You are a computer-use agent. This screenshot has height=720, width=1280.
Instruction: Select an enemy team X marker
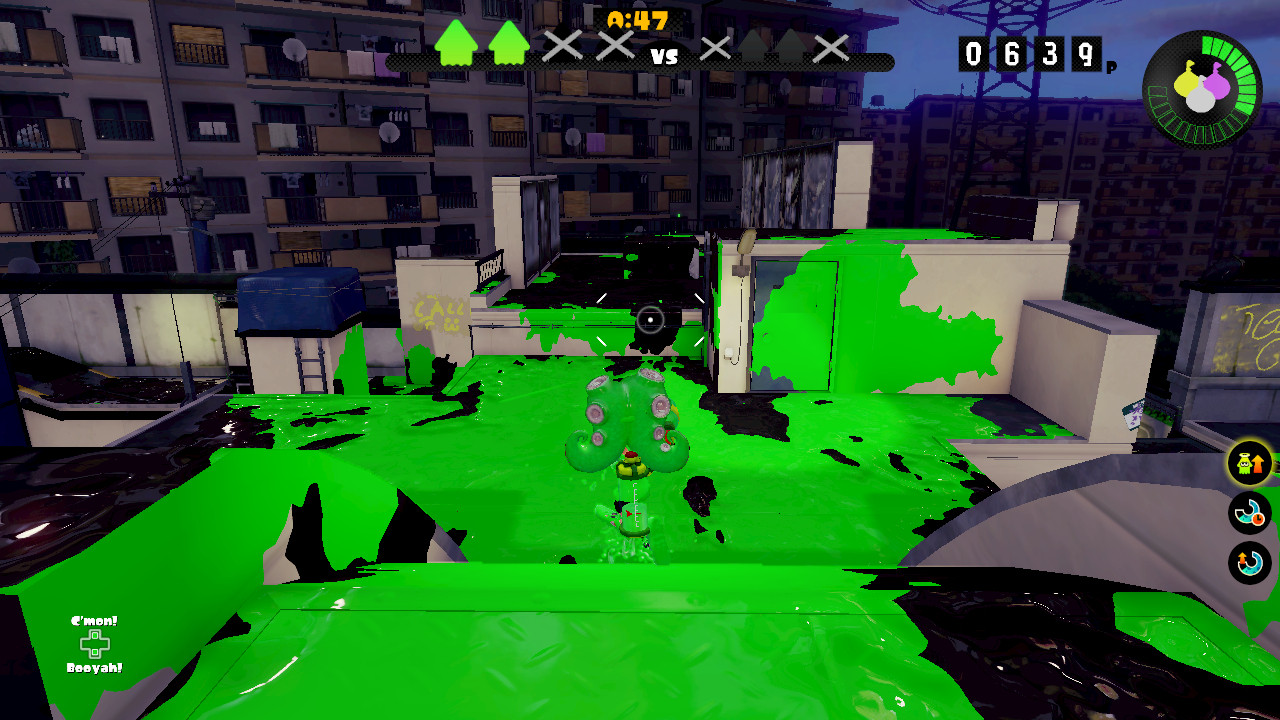tap(715, 45)
